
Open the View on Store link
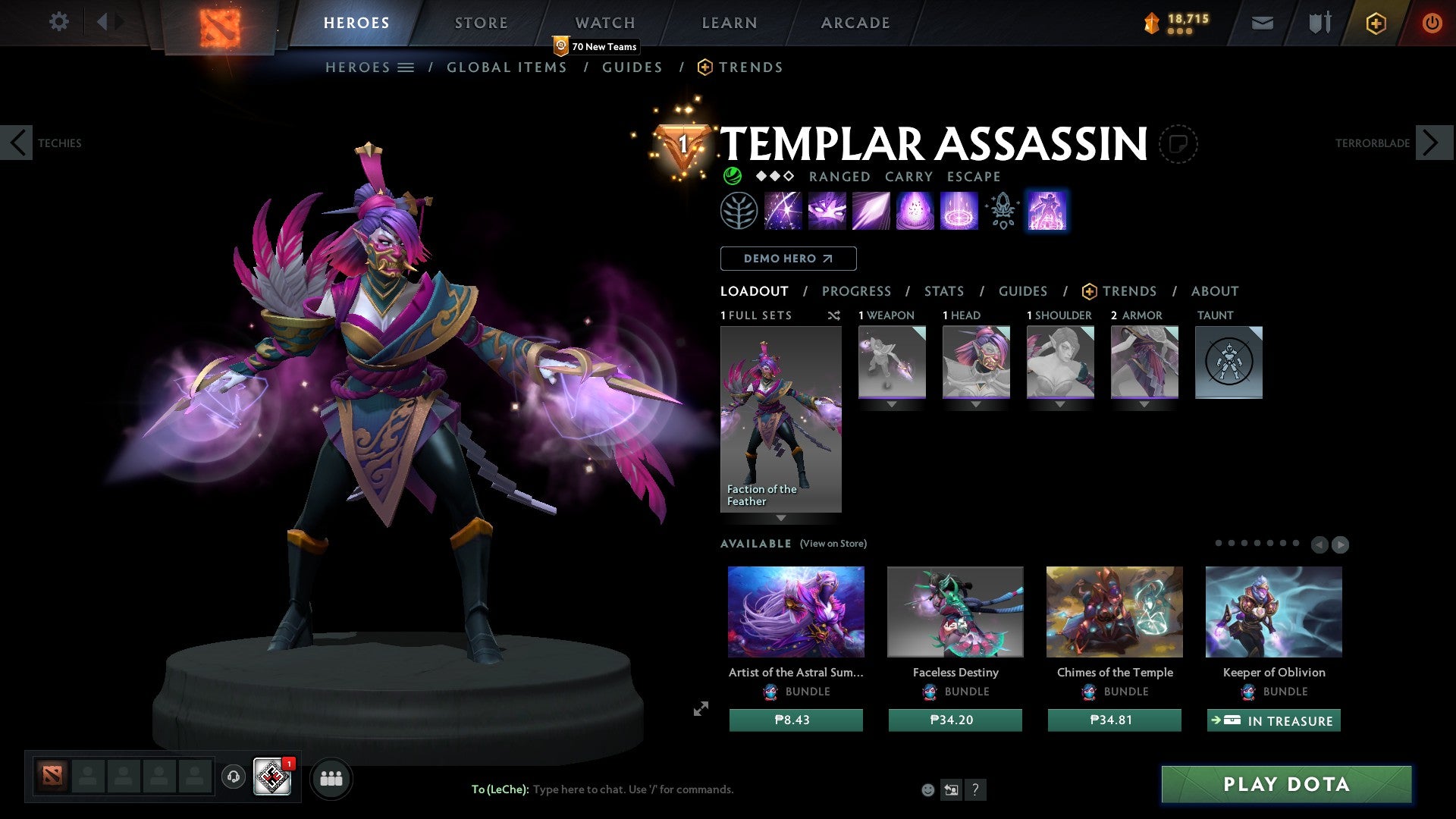coord(833,544)
